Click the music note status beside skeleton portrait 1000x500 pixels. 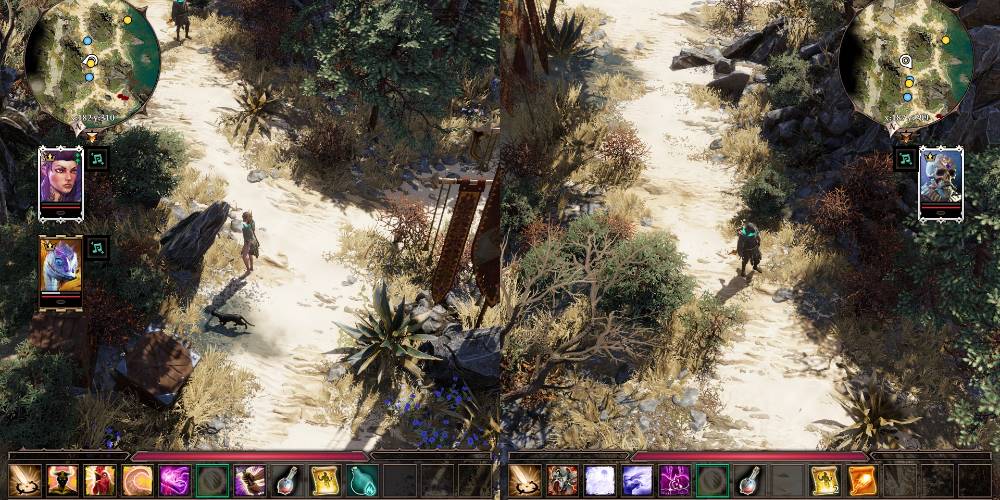904,159
